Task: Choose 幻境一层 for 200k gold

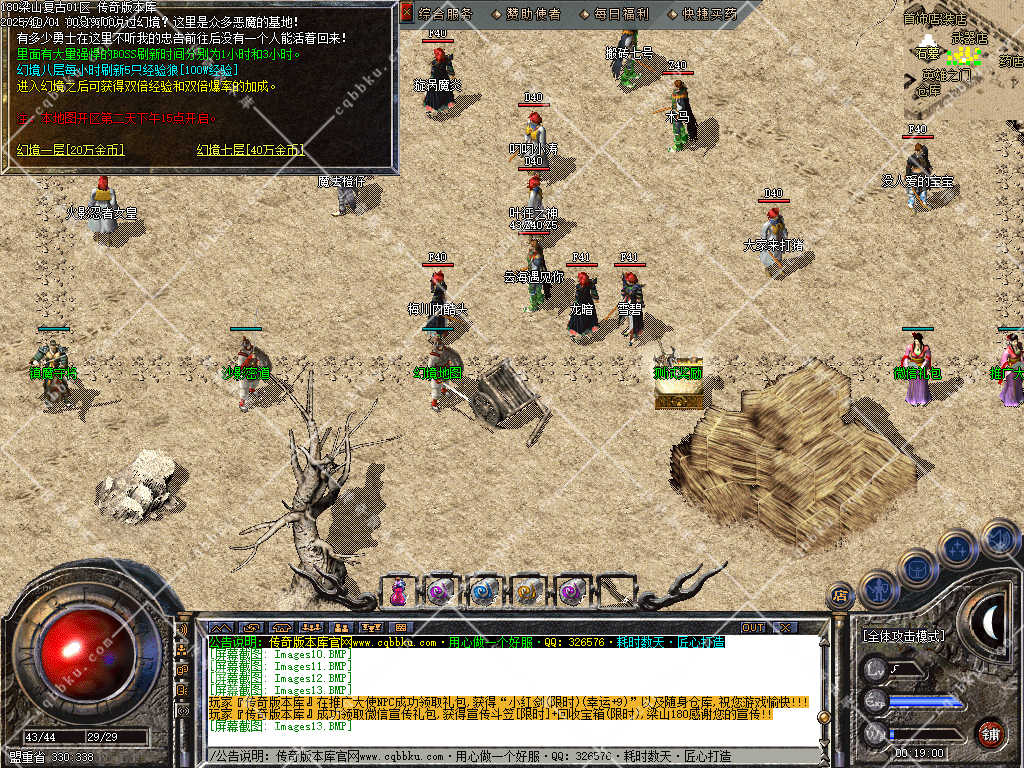Action: [x=70, y=150]
